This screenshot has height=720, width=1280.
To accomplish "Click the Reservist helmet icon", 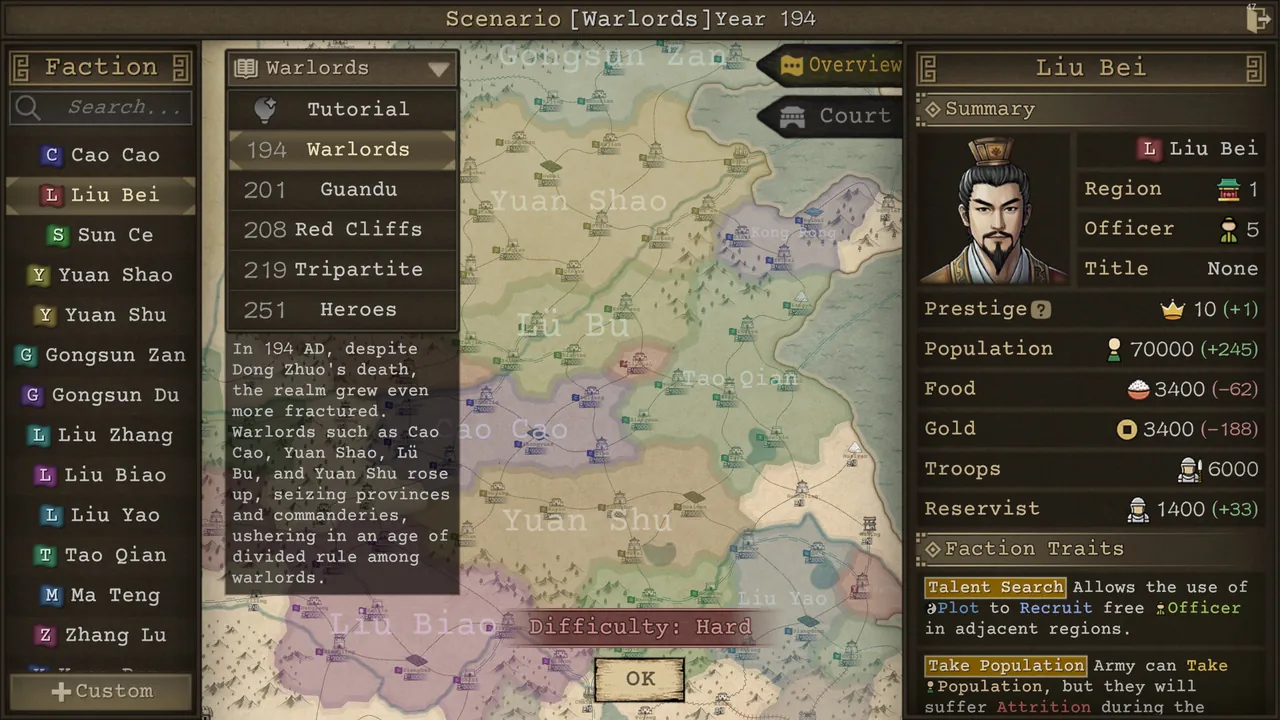I will pos(1138,508).
